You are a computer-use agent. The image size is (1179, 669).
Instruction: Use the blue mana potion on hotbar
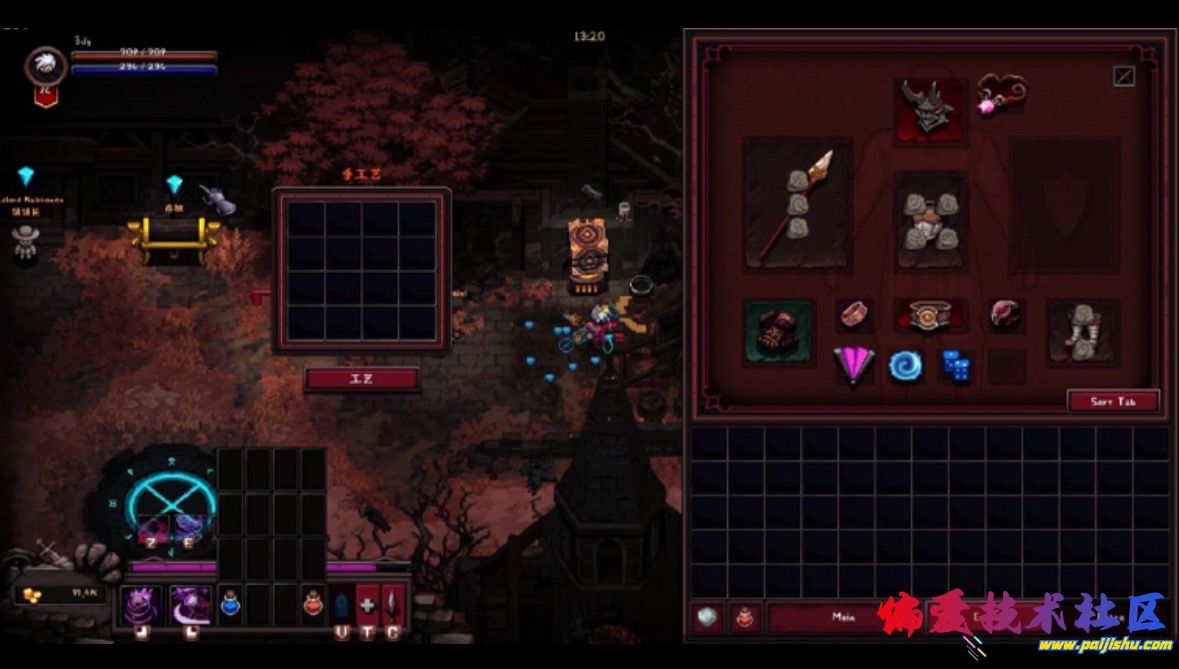tap(230, 604)
